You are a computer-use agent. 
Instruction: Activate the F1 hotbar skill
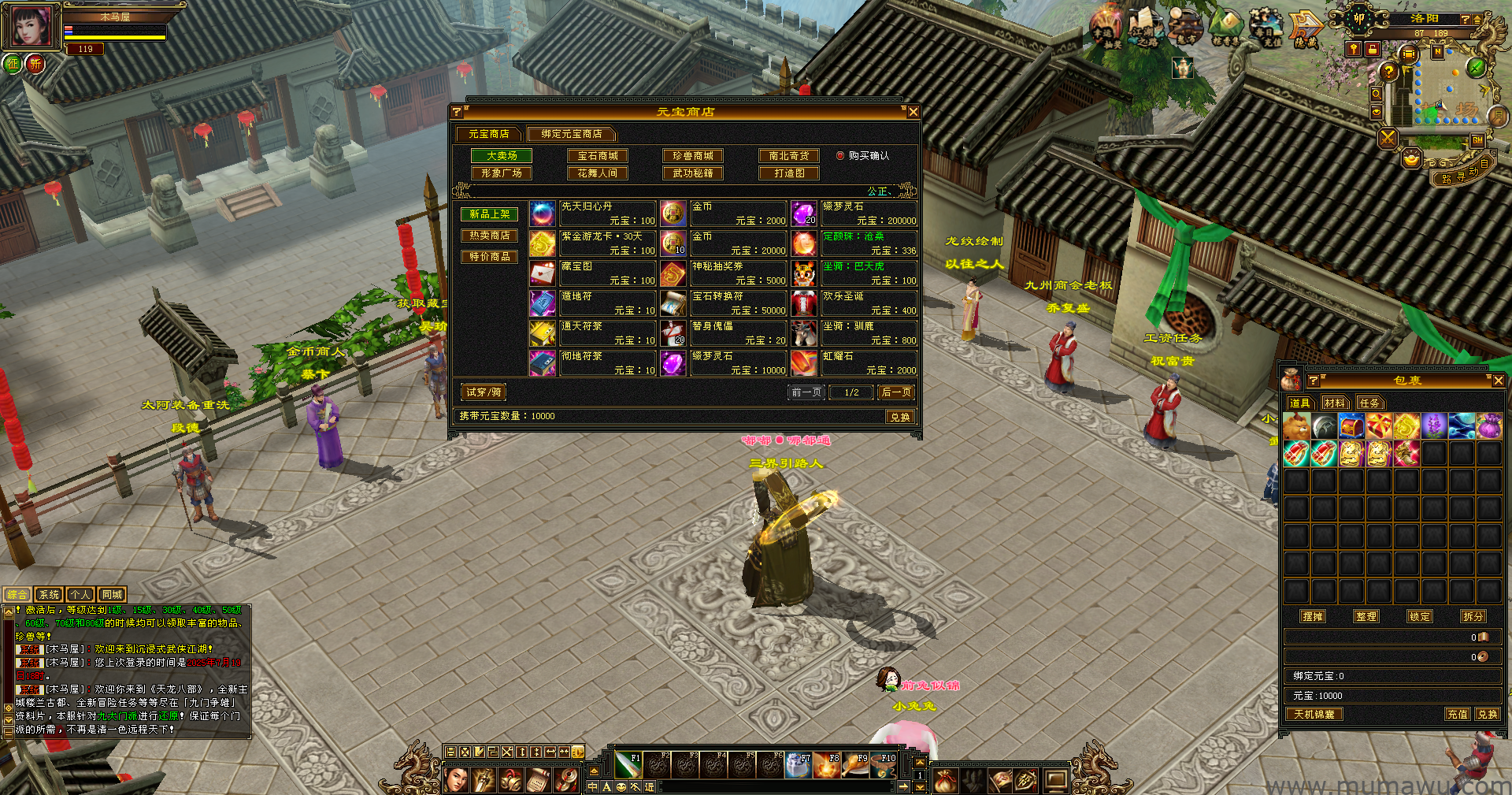628,764
